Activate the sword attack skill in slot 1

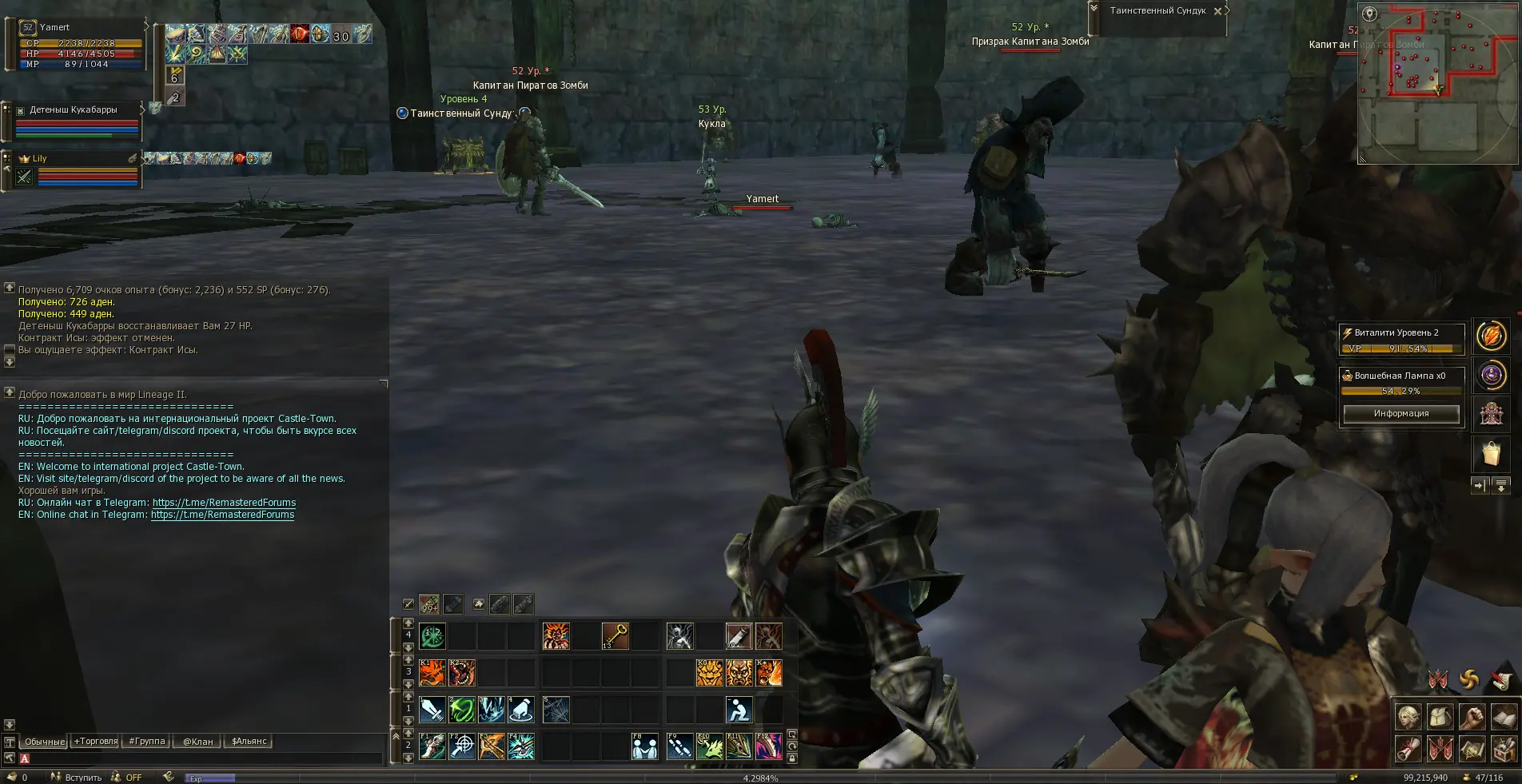[x=432, y=709]
